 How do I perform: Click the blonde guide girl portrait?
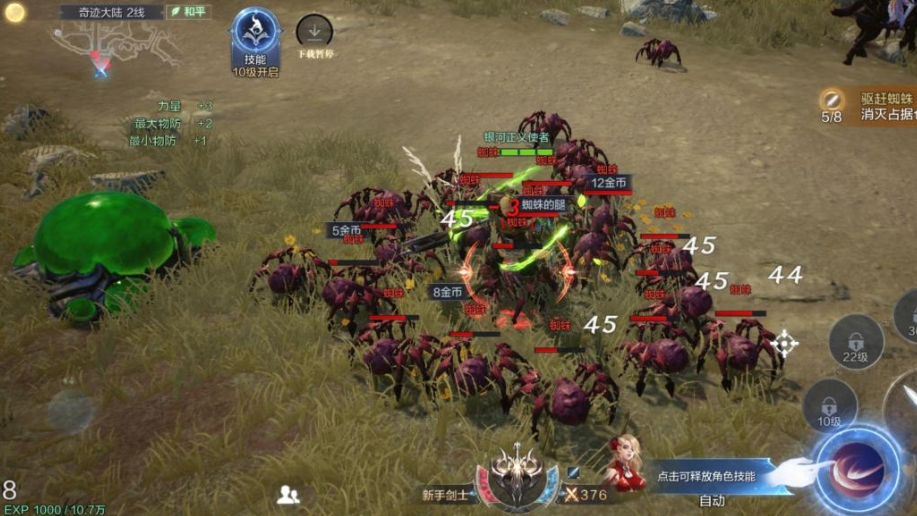[x=625, y=462]
